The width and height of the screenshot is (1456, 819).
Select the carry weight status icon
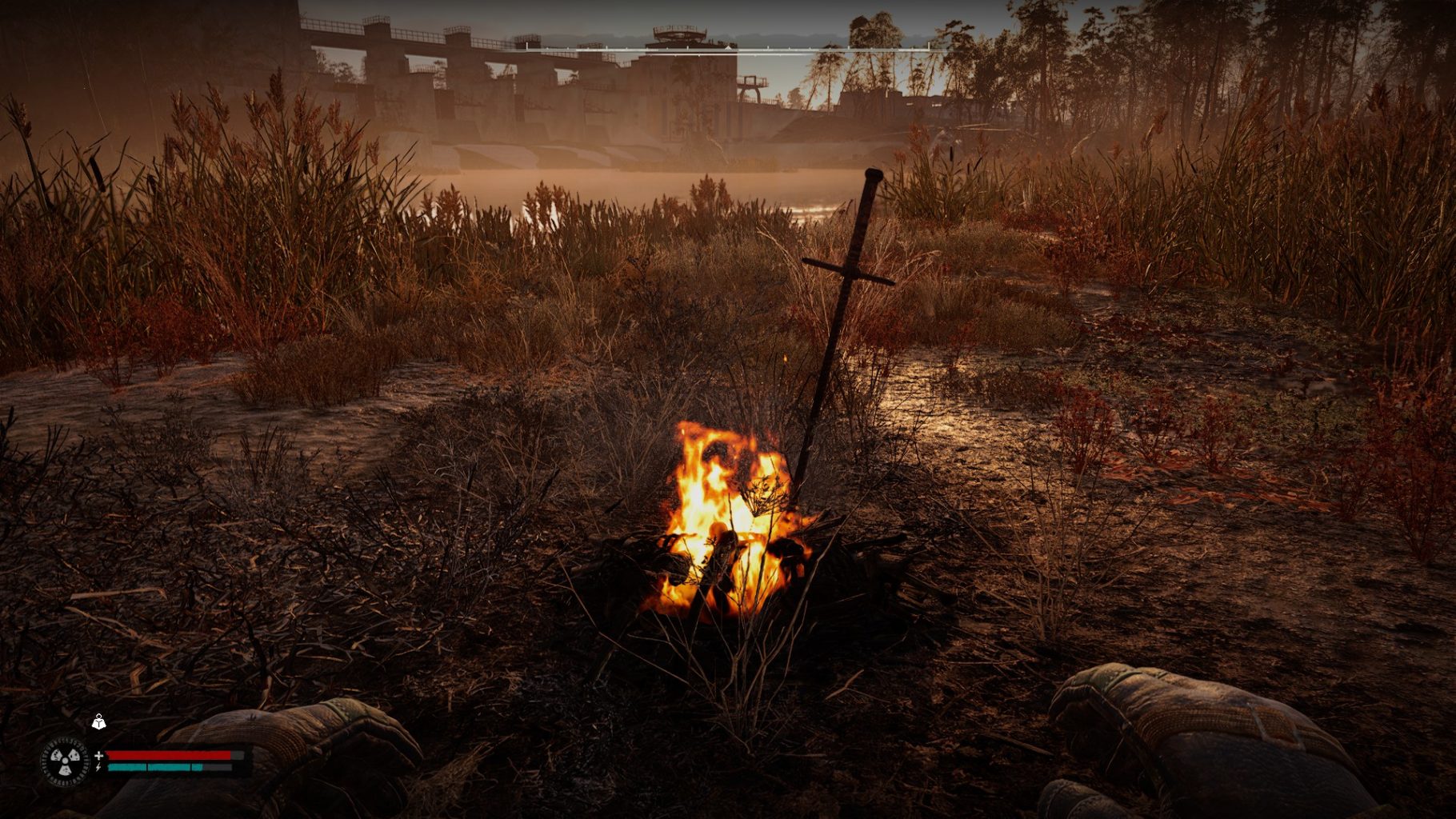click(98, 722)
